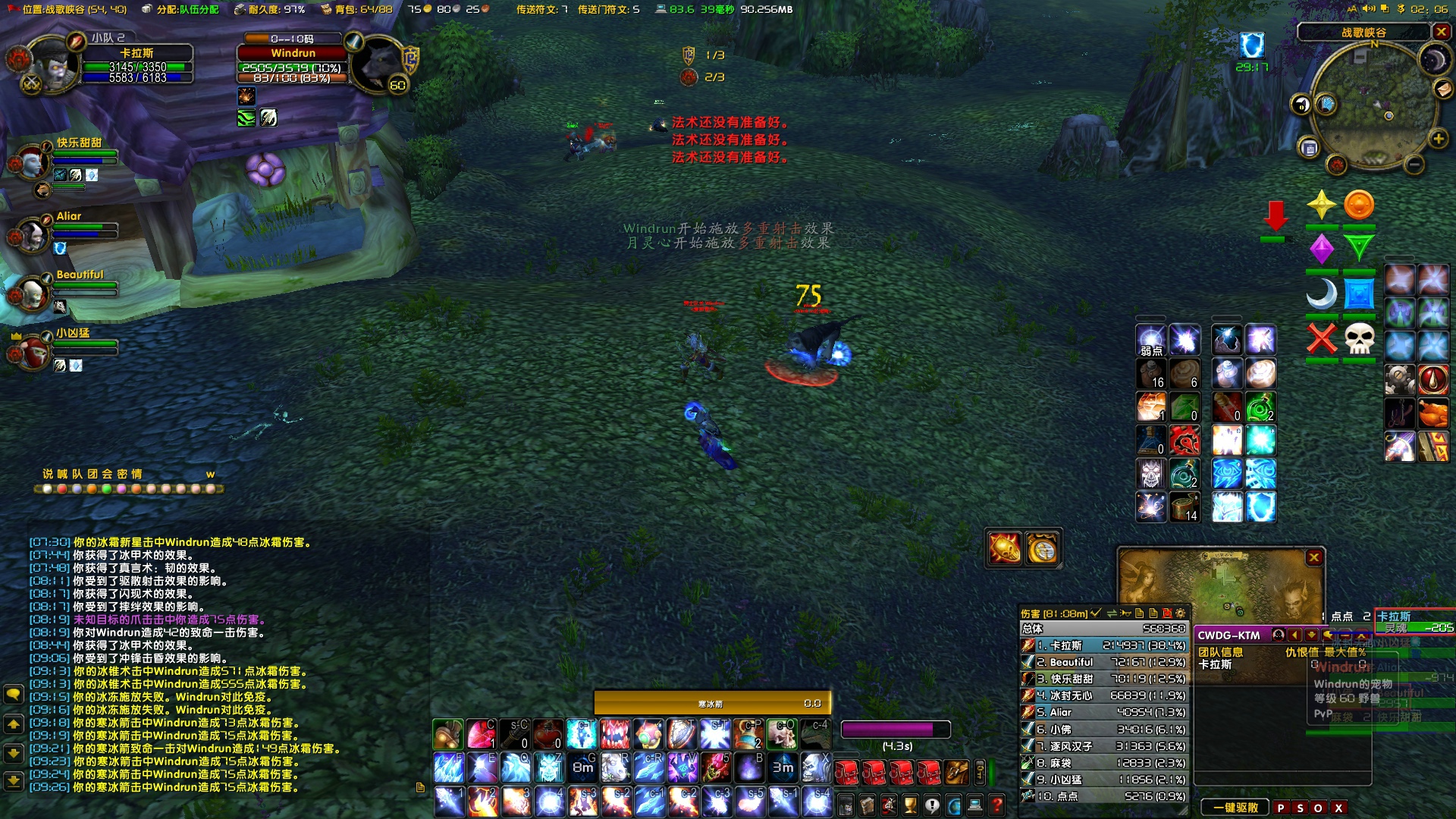The width and height of the screenshot is (1456, 819).
Task: Switch chat channel to 说 (say)
Action: [x=48, y=474]
